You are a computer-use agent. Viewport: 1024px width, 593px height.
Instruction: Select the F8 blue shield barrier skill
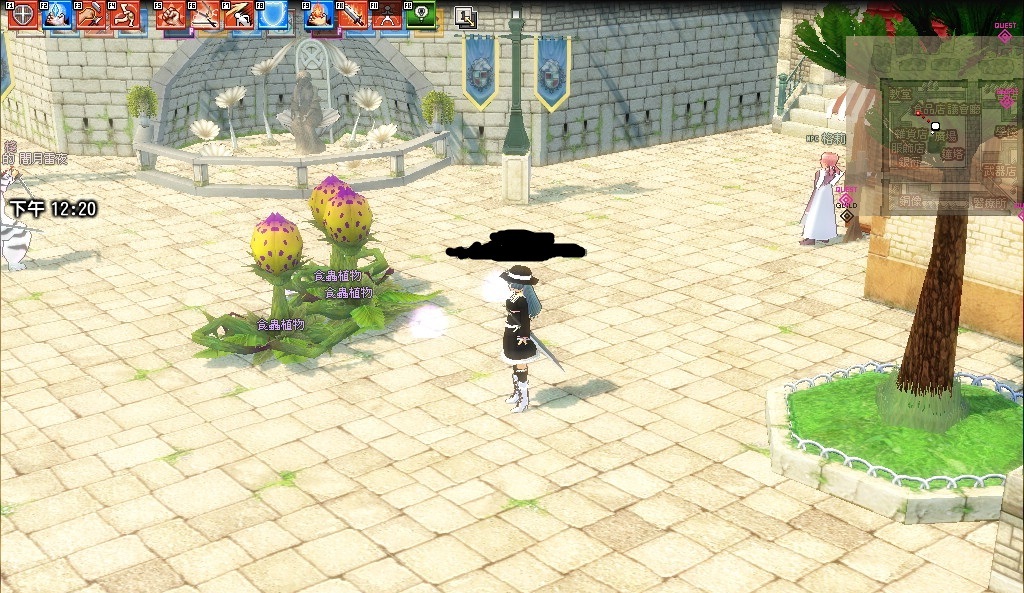point(273,16)
